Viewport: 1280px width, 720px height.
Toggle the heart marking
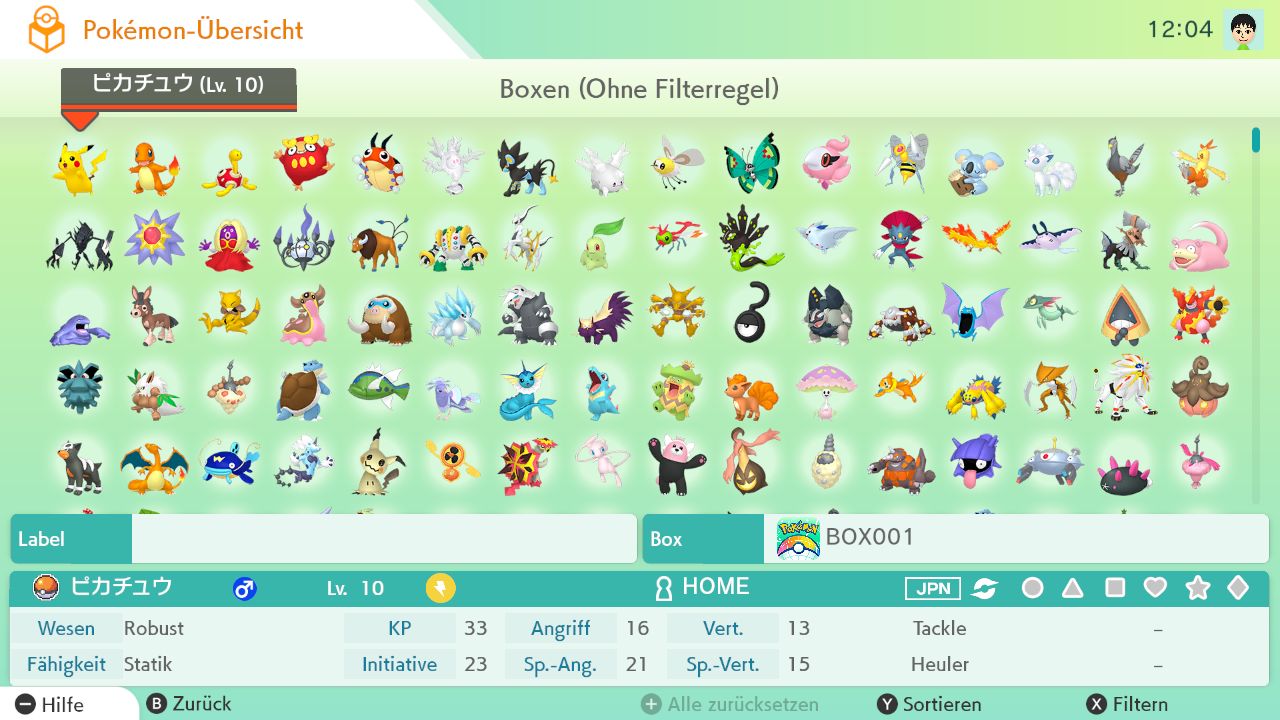point(1155,588)
